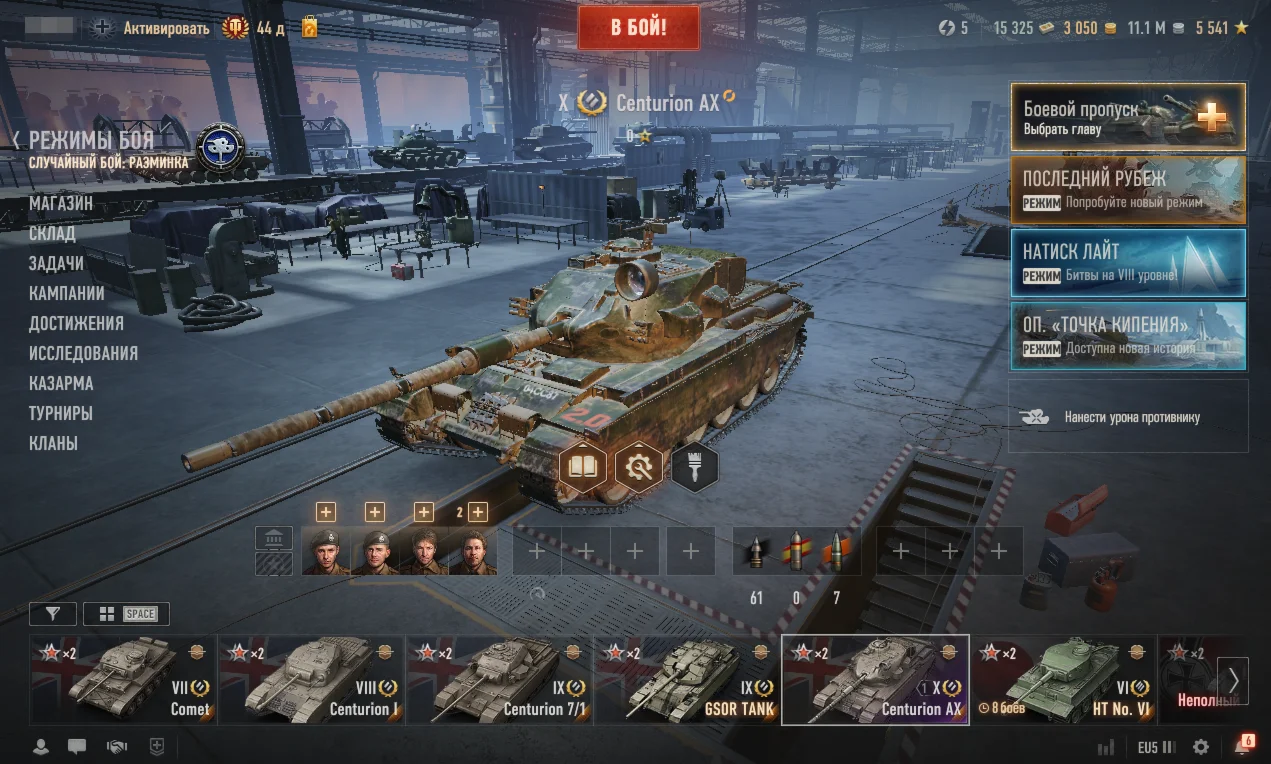
Task: Open the ИССЛЕДОВАНИЯ research tree
Action: (83, 353)
